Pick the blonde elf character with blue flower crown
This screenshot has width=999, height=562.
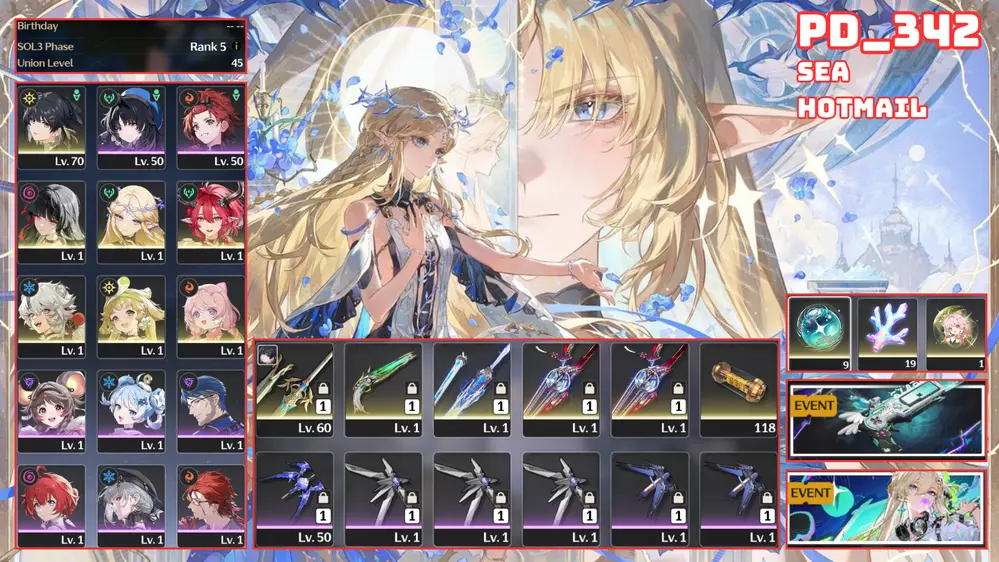click(131, 222)
